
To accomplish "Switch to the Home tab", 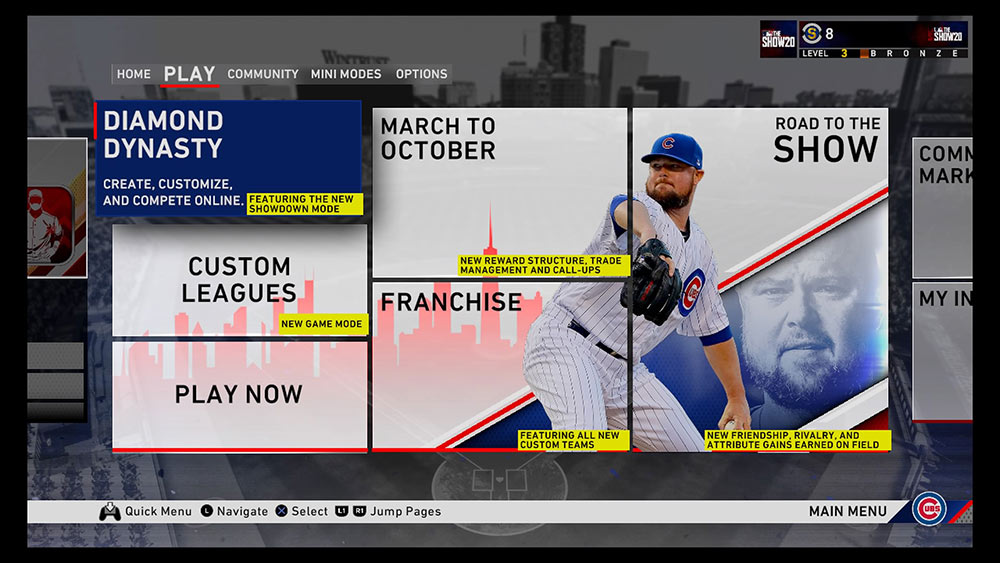I will pos(133,74).
